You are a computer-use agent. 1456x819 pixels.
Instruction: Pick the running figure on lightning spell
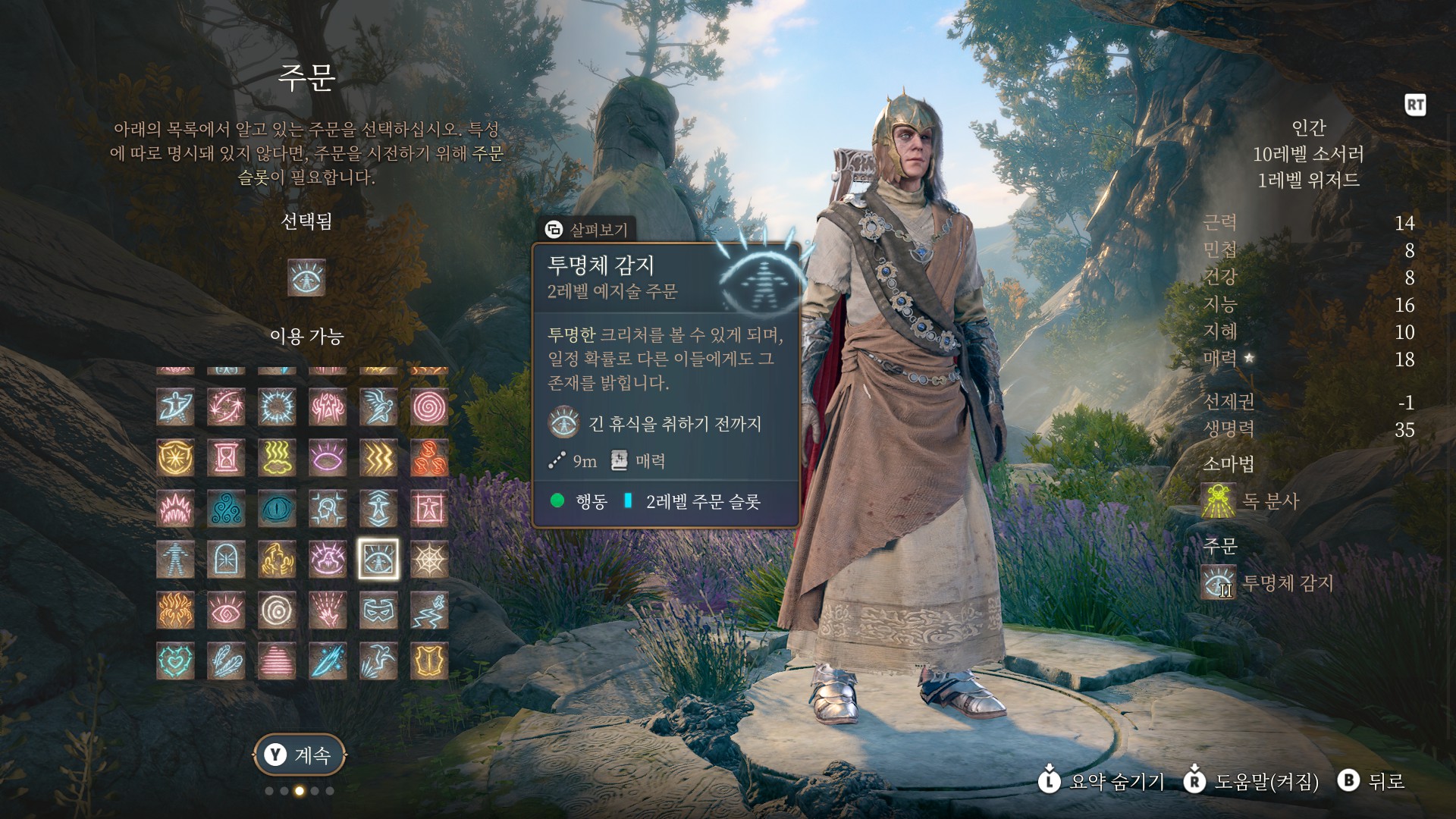[429, 610]
